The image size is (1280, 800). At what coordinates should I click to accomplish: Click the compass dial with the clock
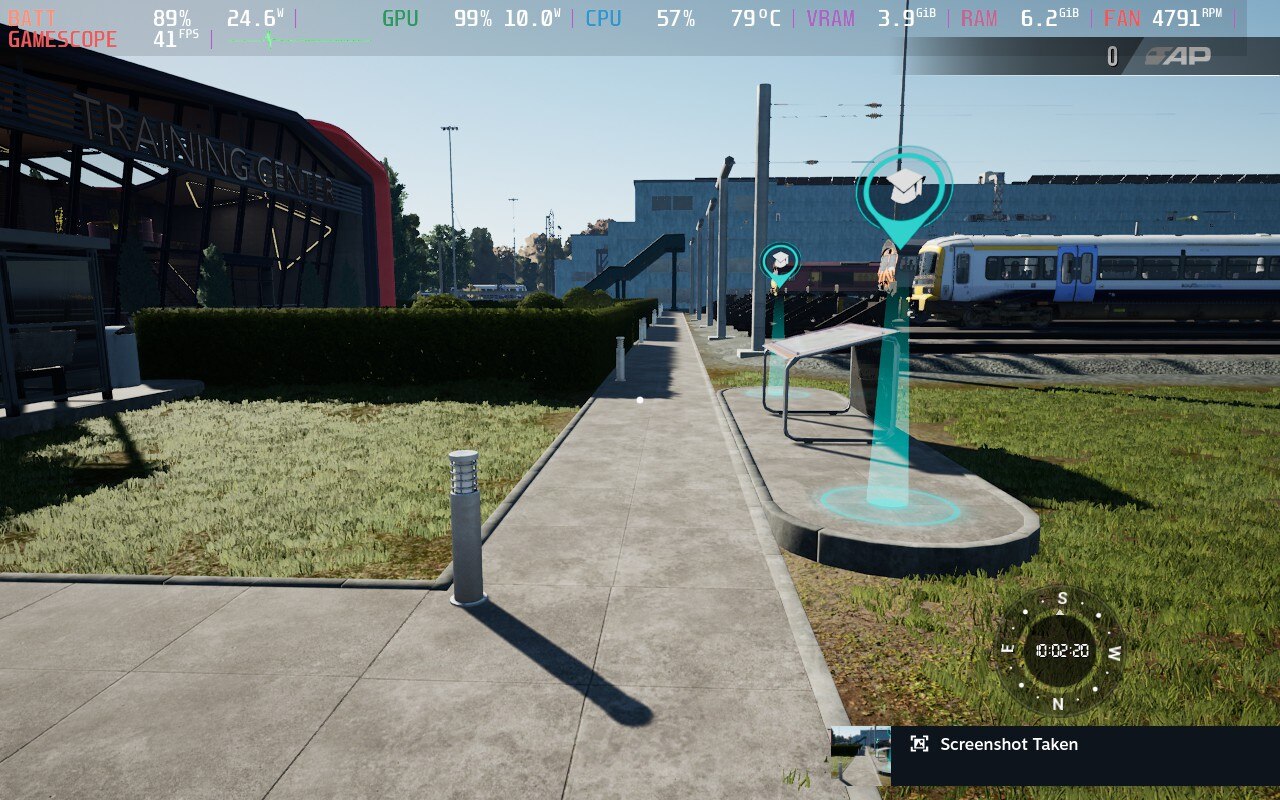1061,650
